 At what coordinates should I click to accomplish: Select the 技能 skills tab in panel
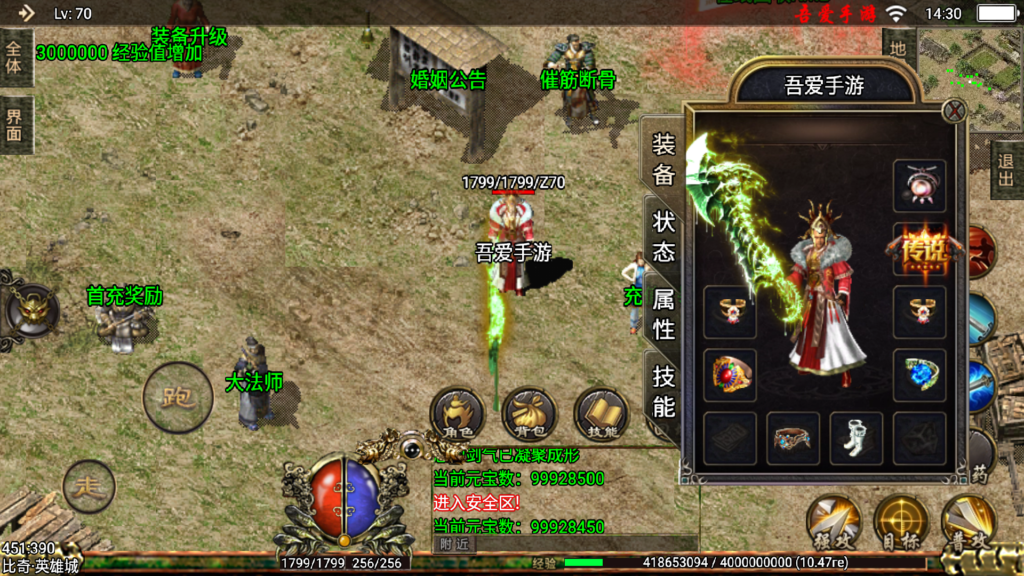[664, 391]
